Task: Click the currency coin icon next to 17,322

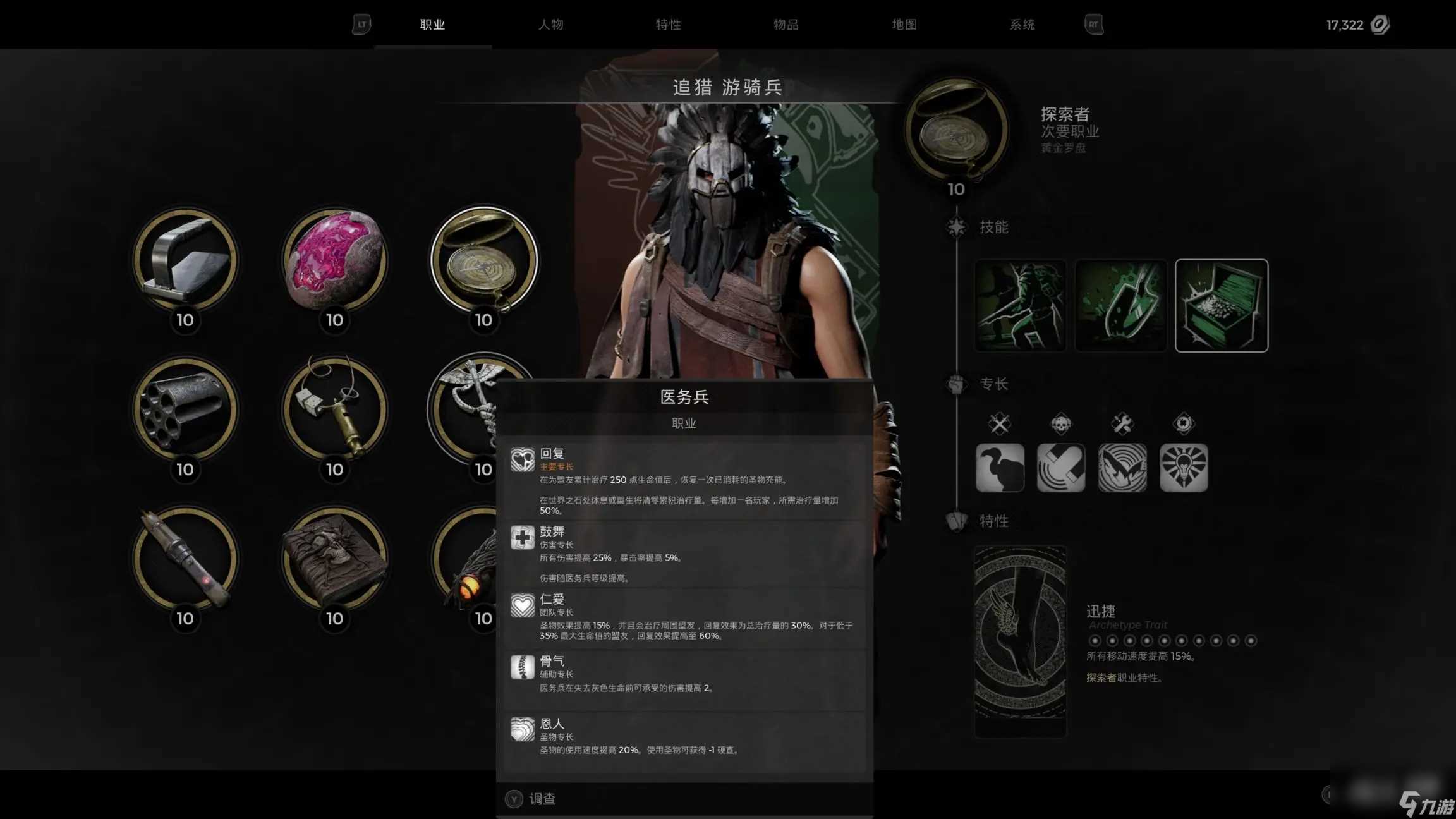Action: pyautogui.click(x=1380, y=25)
